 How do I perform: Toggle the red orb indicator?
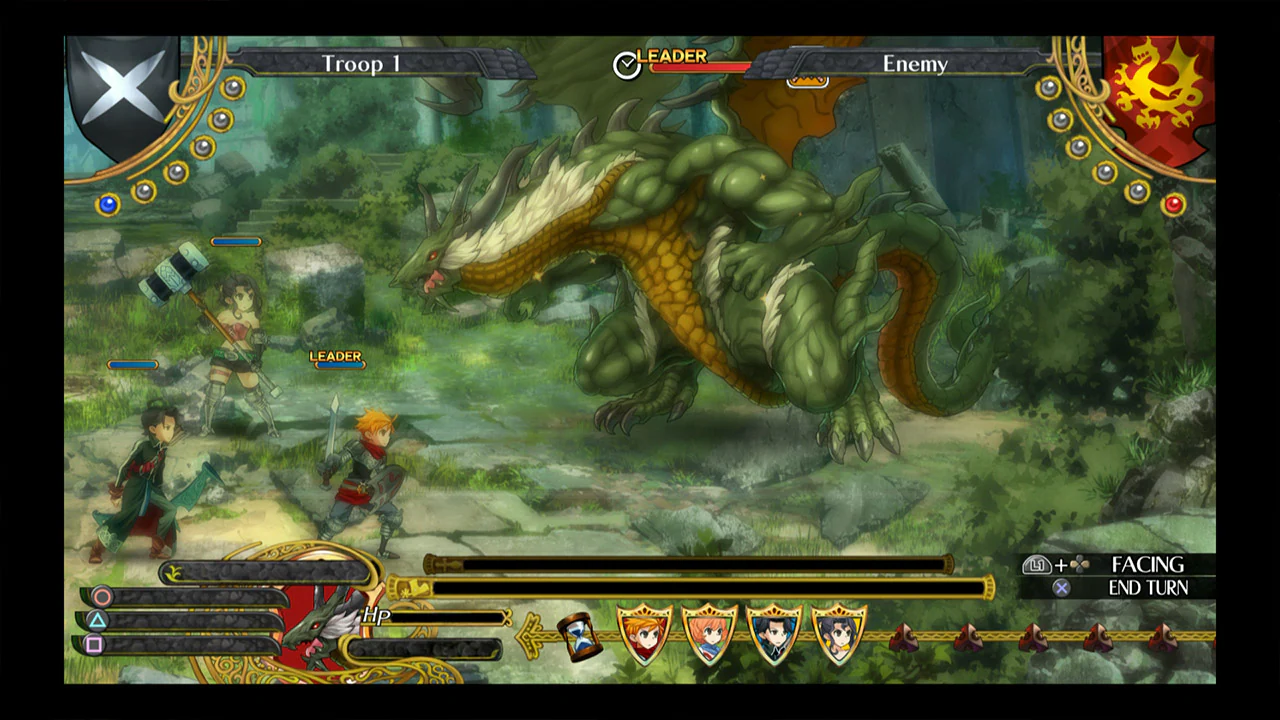(x=1175, y=204)
